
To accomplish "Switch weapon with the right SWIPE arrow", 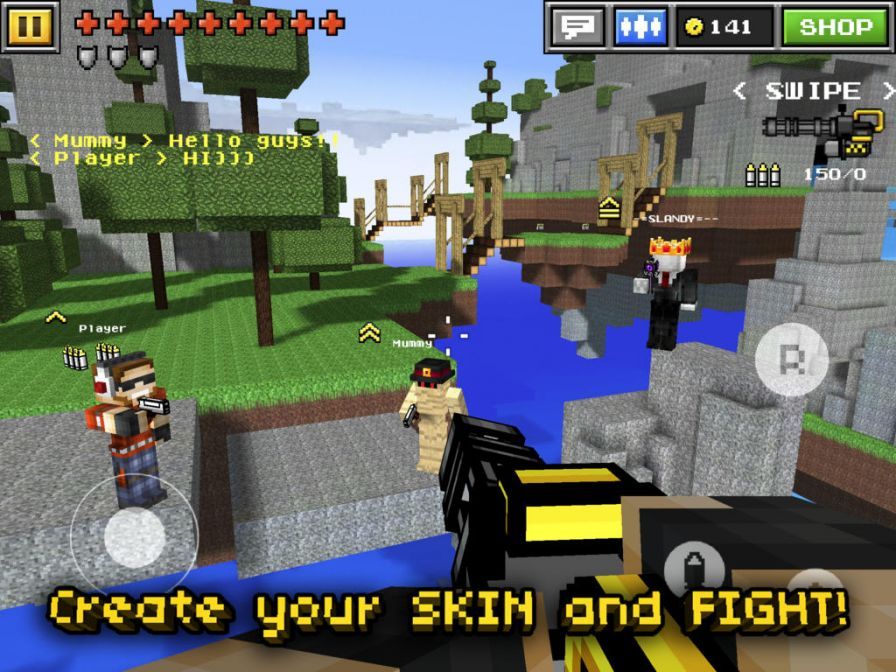I will click(x=886, y=91).
